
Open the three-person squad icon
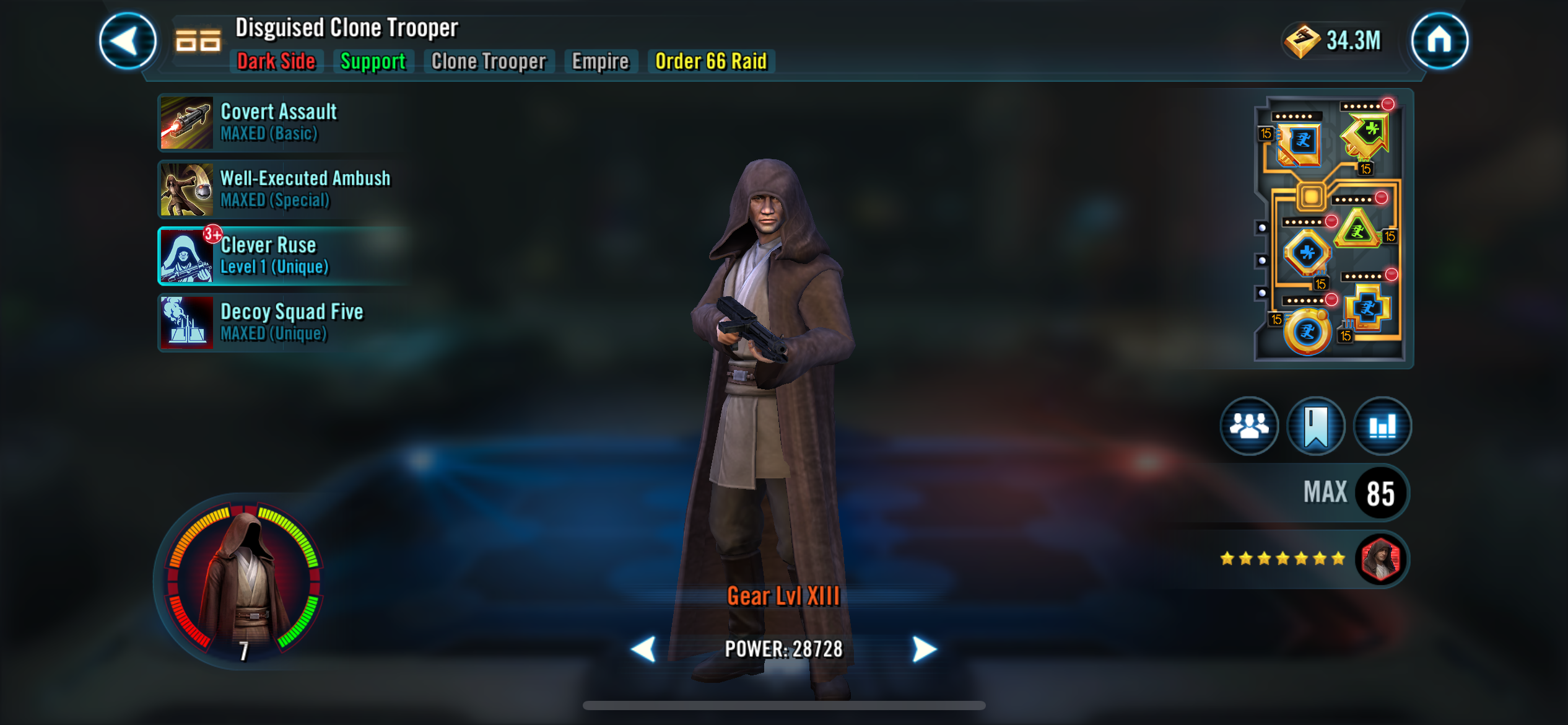pos(1249,426)
